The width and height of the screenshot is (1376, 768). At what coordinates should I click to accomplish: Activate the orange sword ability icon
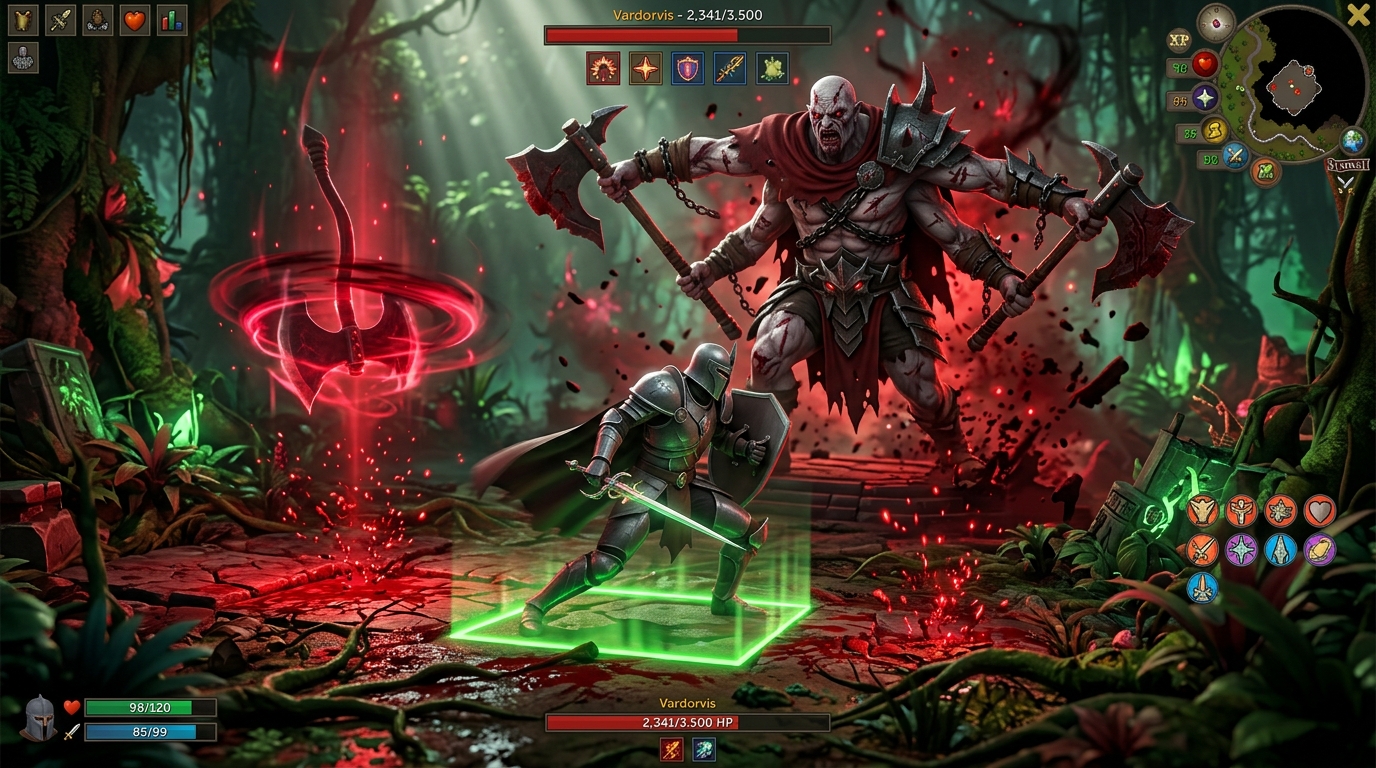[x=1203, y=549]
